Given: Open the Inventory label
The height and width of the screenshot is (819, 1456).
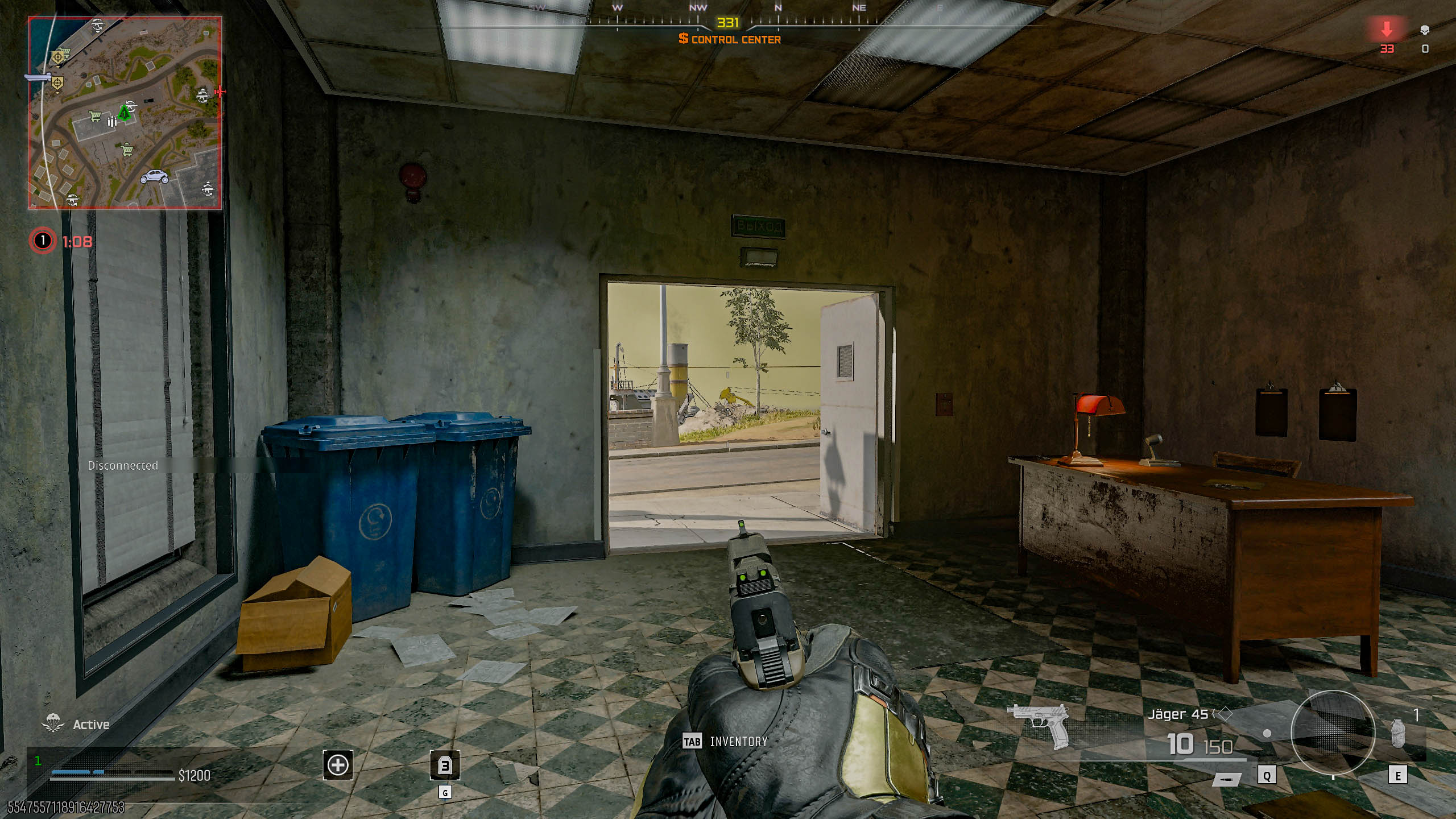Looking at the screenshot, I should [x=738, y=742].
